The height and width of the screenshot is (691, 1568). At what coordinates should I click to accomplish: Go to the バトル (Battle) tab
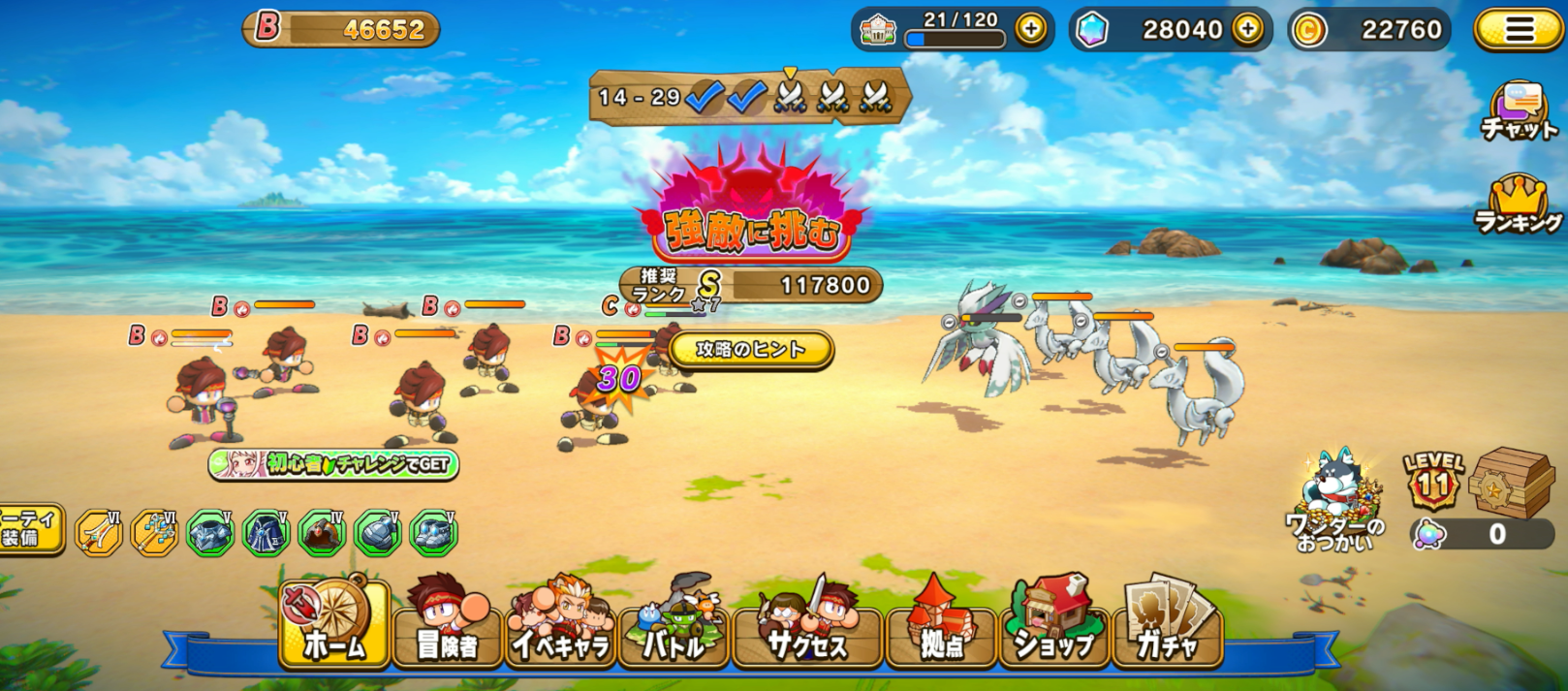pos(674,625)
